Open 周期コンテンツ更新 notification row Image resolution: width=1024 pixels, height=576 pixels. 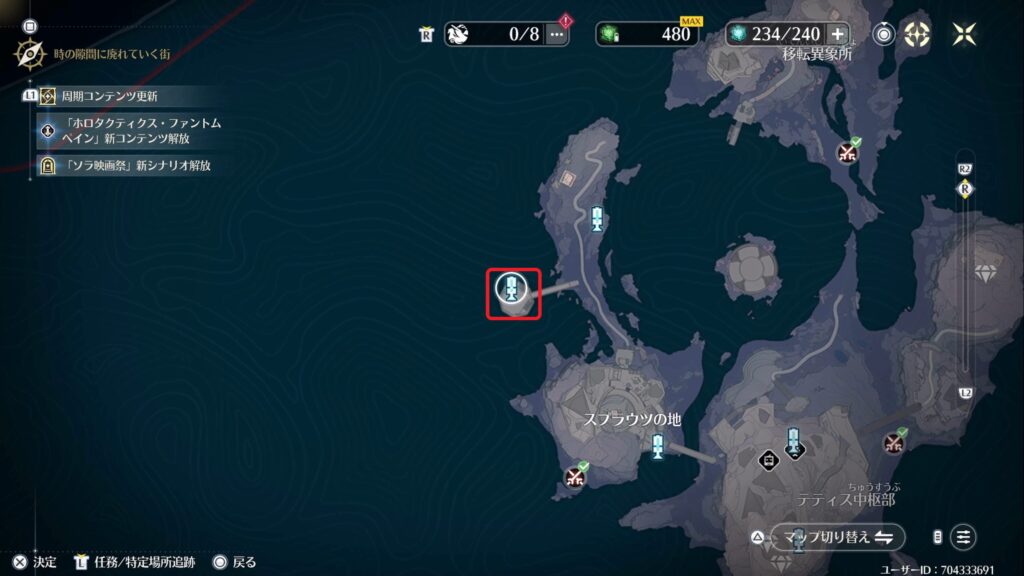coord(110,96)
